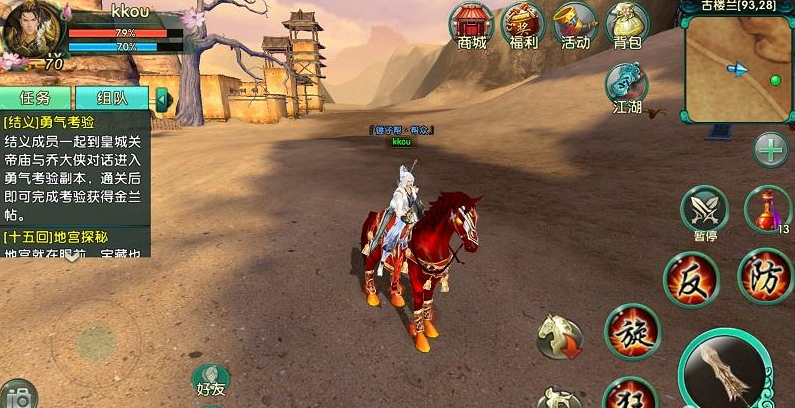Open the 江湖 menu icon
Image resolution: width=795 pixels, height=408 pixels.
click(627, 85)
